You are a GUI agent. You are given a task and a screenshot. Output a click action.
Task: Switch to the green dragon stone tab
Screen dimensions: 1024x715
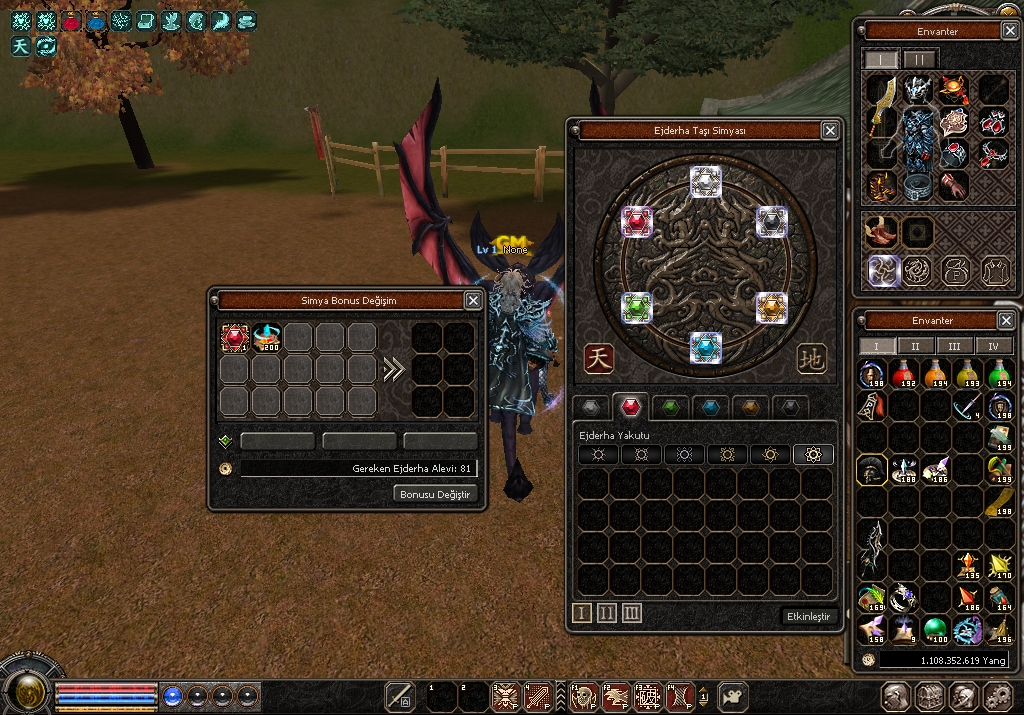671,407
